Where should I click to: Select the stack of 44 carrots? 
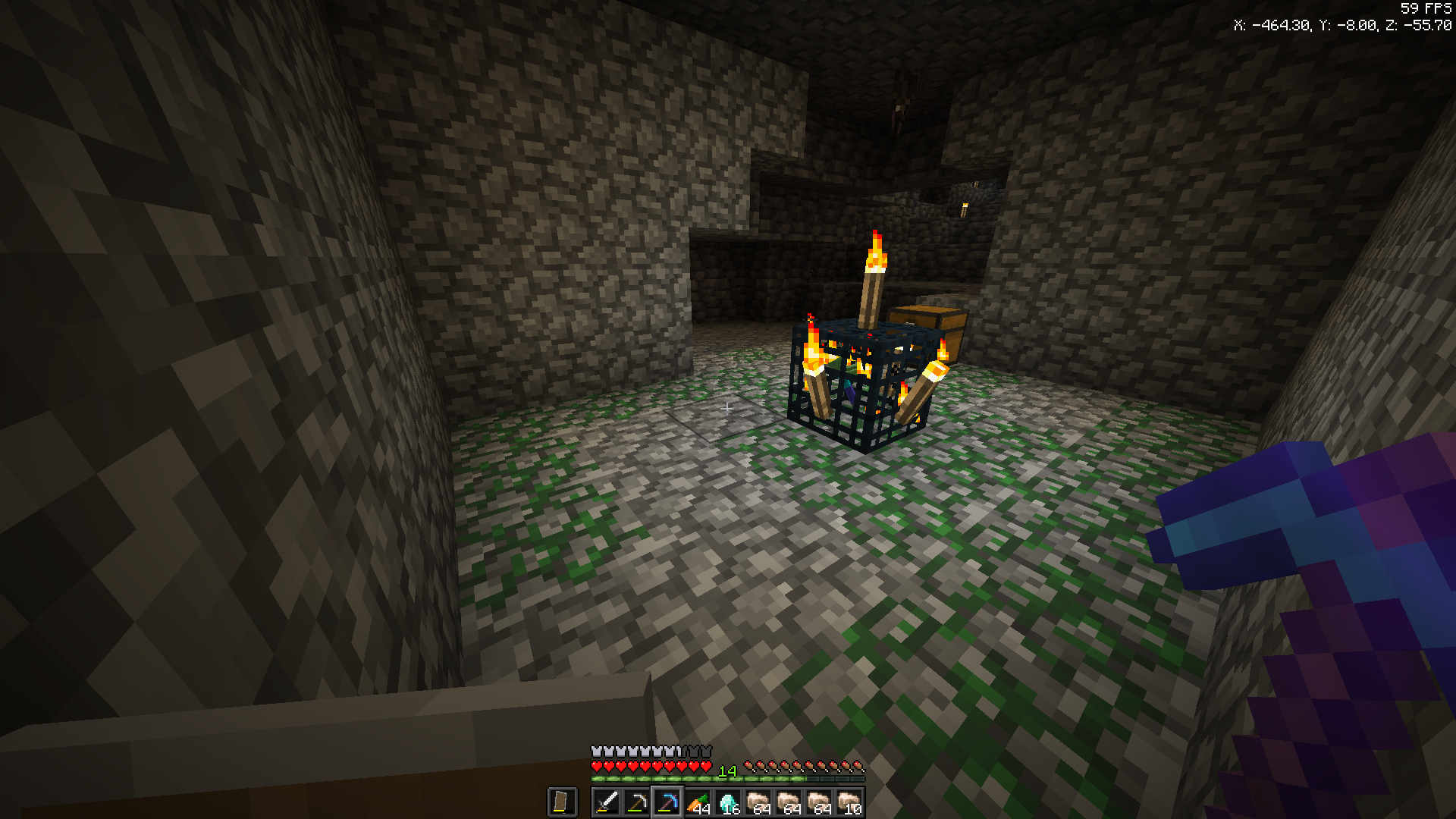(x=698, y=802)
